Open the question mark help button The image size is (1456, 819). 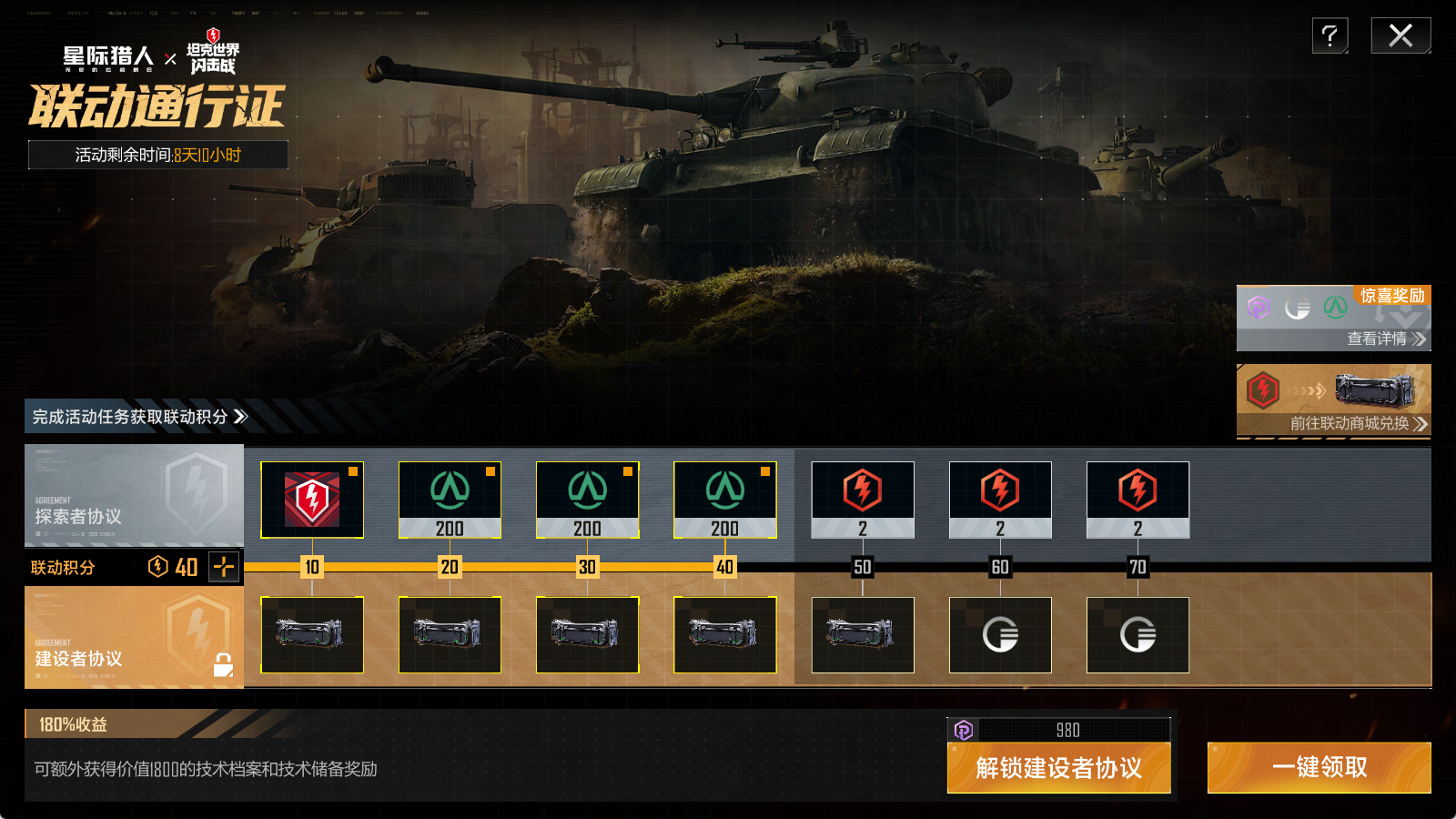(1330, 36)
